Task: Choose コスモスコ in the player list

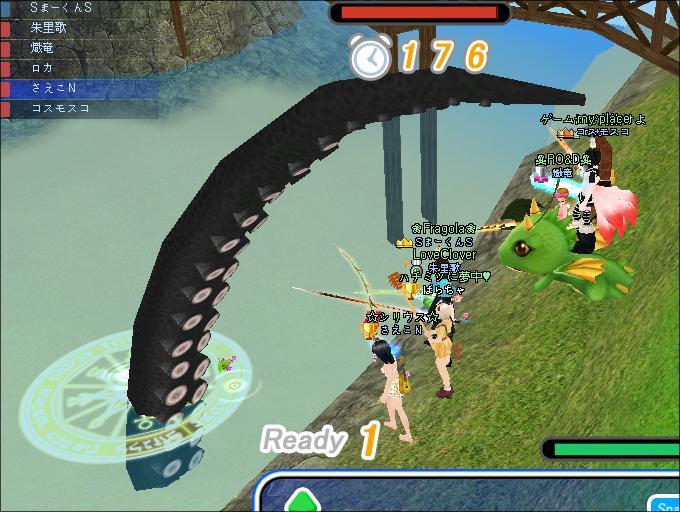Action: click(60, 108)
